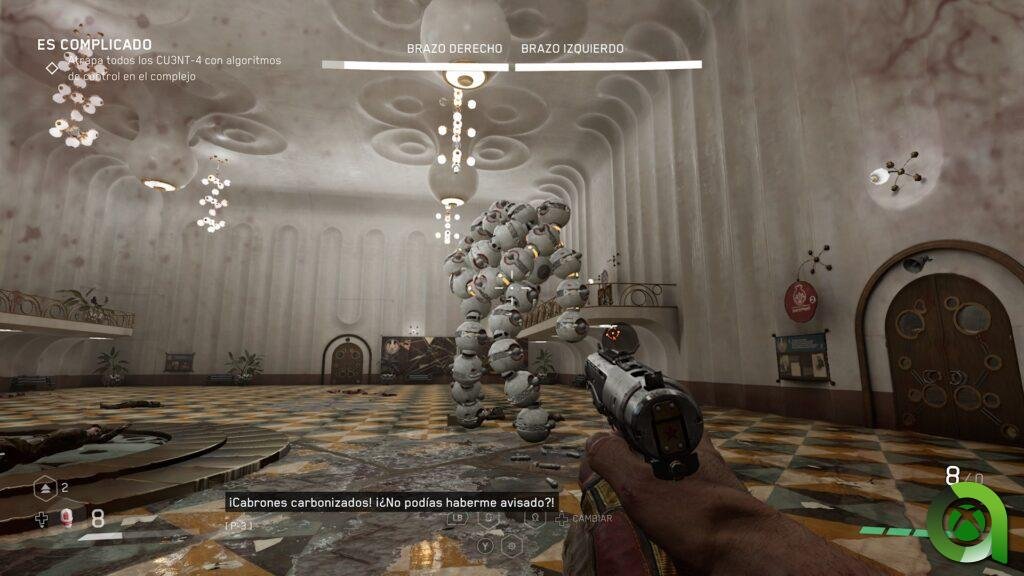This screenshot has height=576, width=1024.
Task: Open the ES COMPLICADO quest tracker
Action: click(94, 45)
